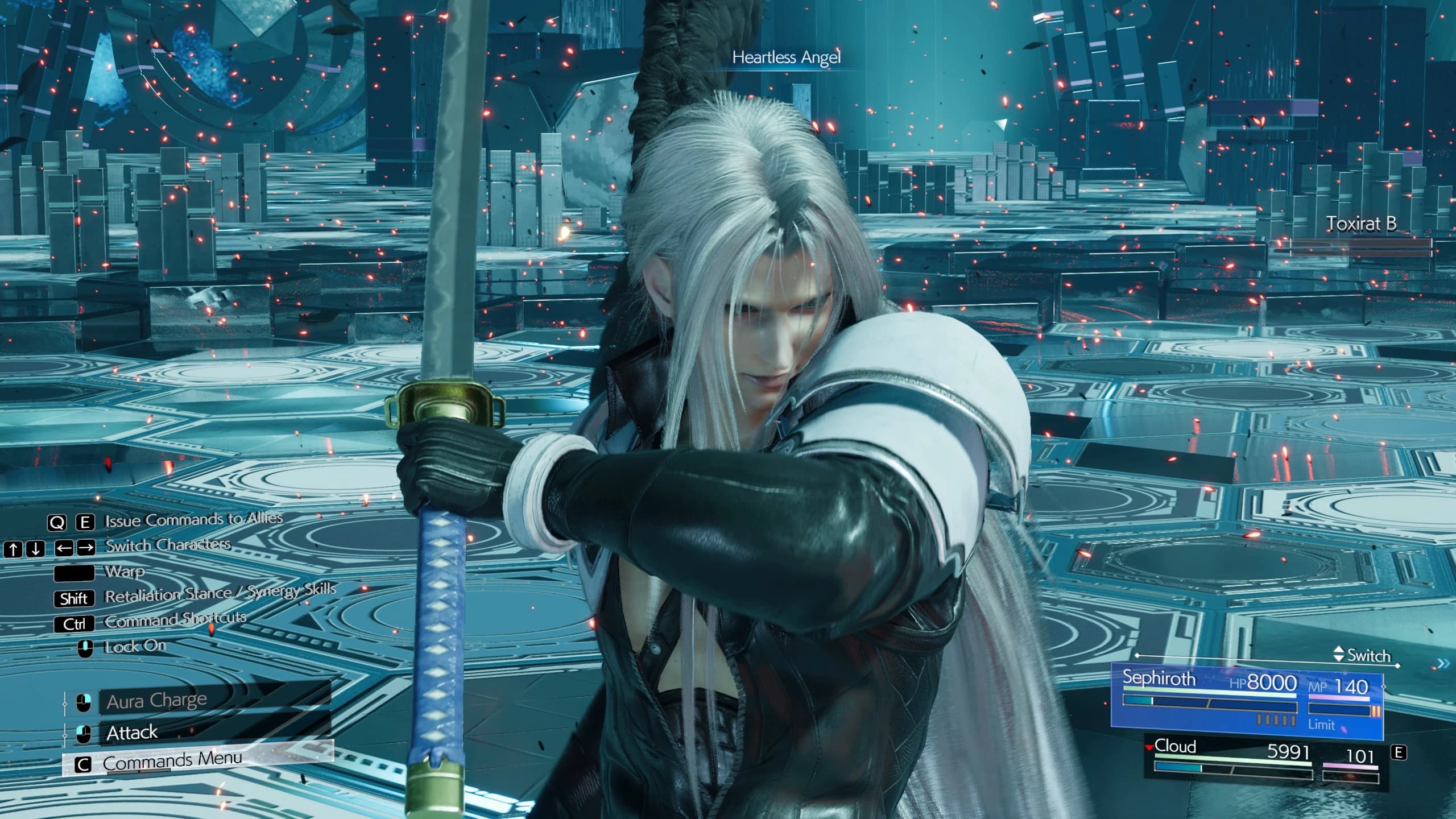Choose the Aura Charge command
1456x819 pixels.
pos(156,701)
